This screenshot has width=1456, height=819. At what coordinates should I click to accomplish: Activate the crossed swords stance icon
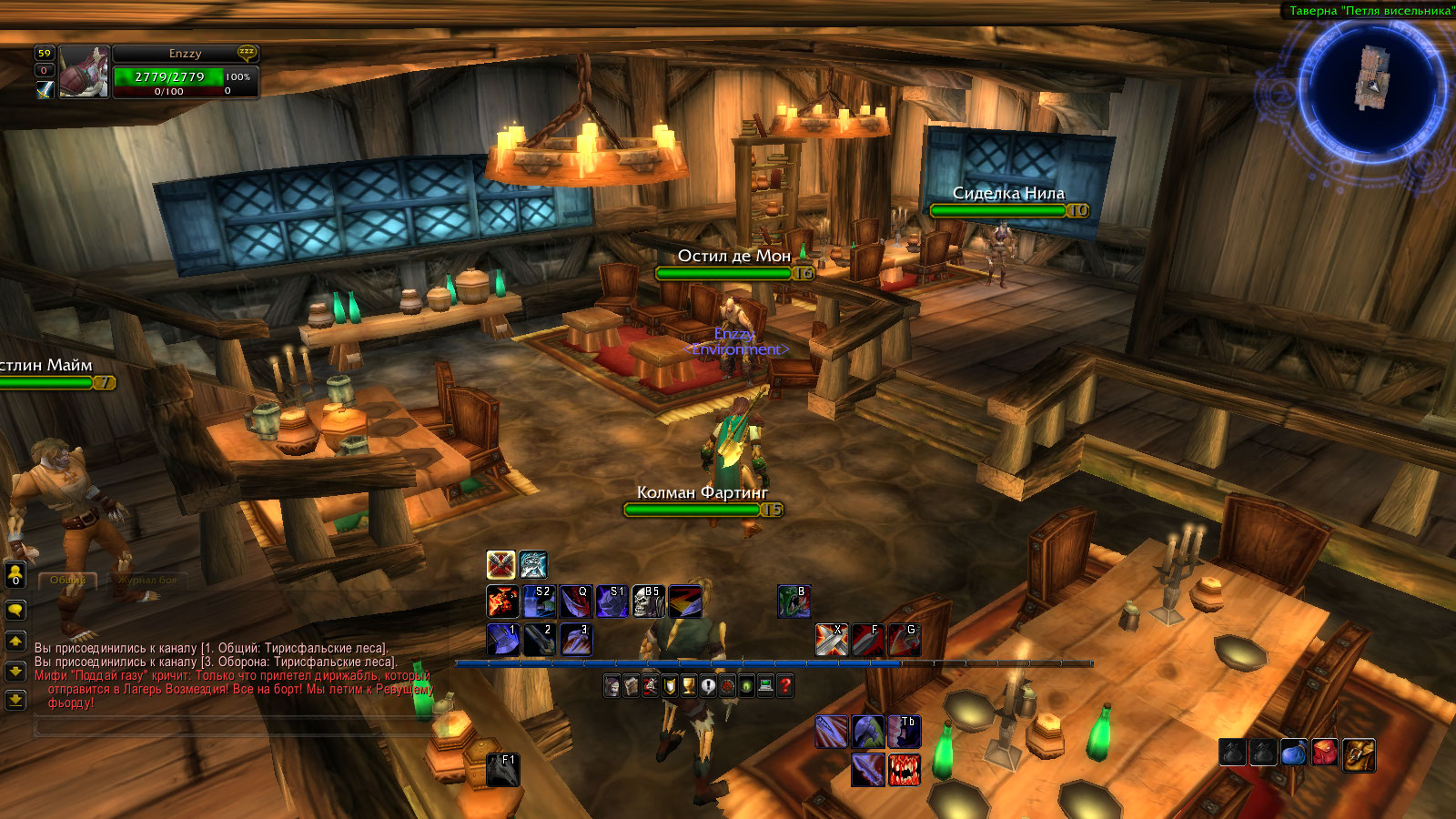pos(500,565)
